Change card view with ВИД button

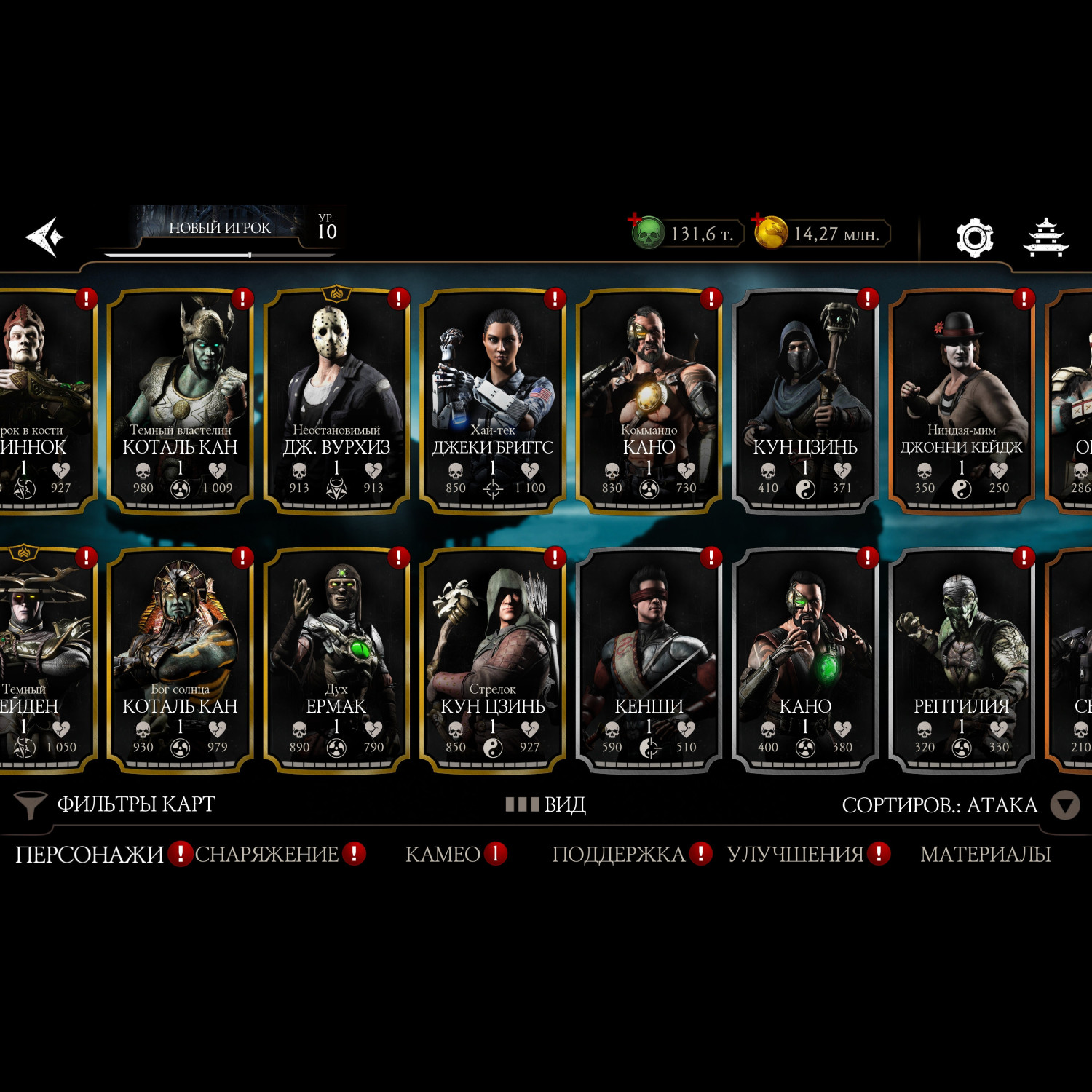(x=546, y=804)
